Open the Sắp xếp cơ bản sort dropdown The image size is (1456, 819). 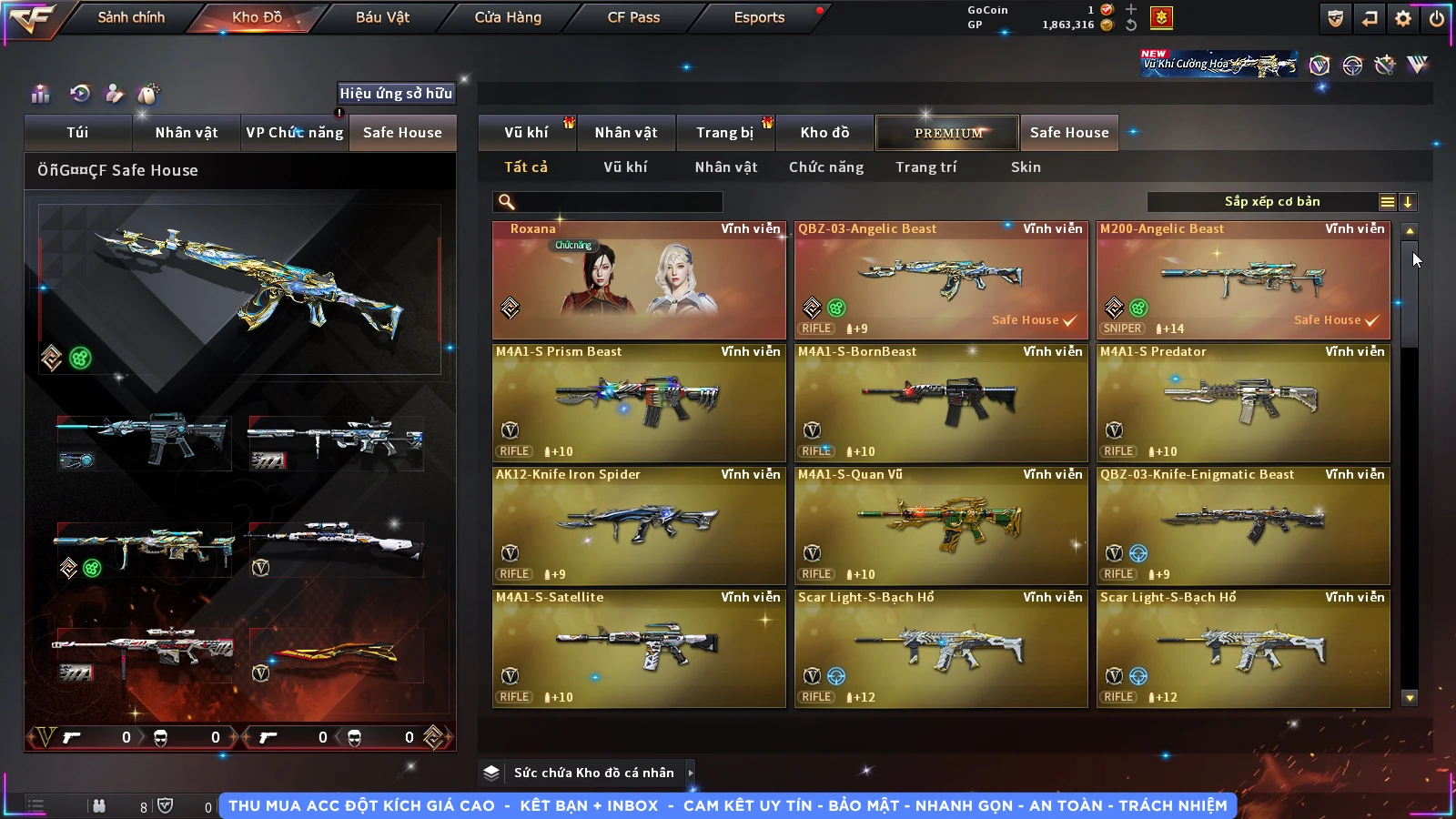1272,202
